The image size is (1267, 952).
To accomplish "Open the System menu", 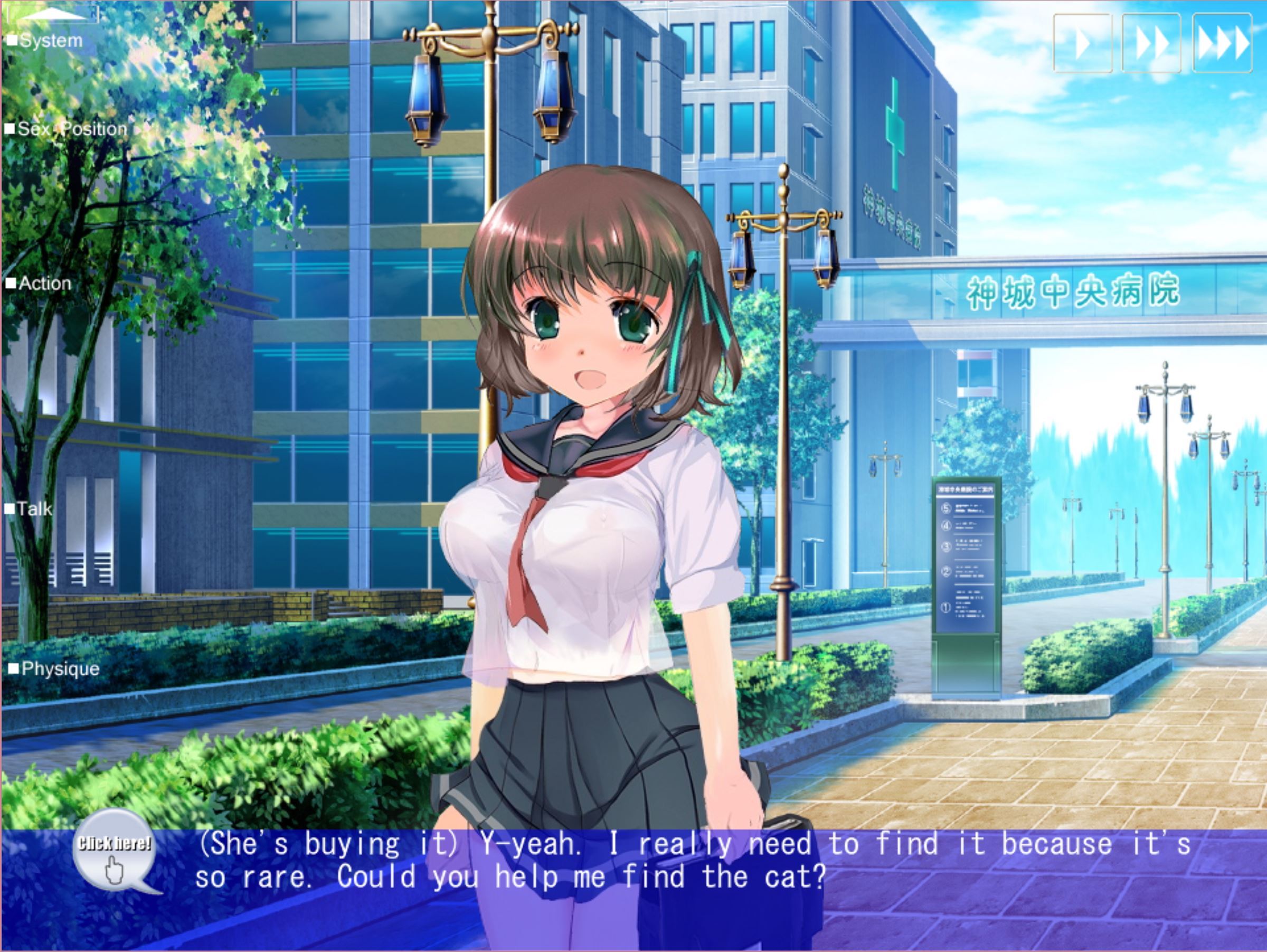I will point(46,41).
